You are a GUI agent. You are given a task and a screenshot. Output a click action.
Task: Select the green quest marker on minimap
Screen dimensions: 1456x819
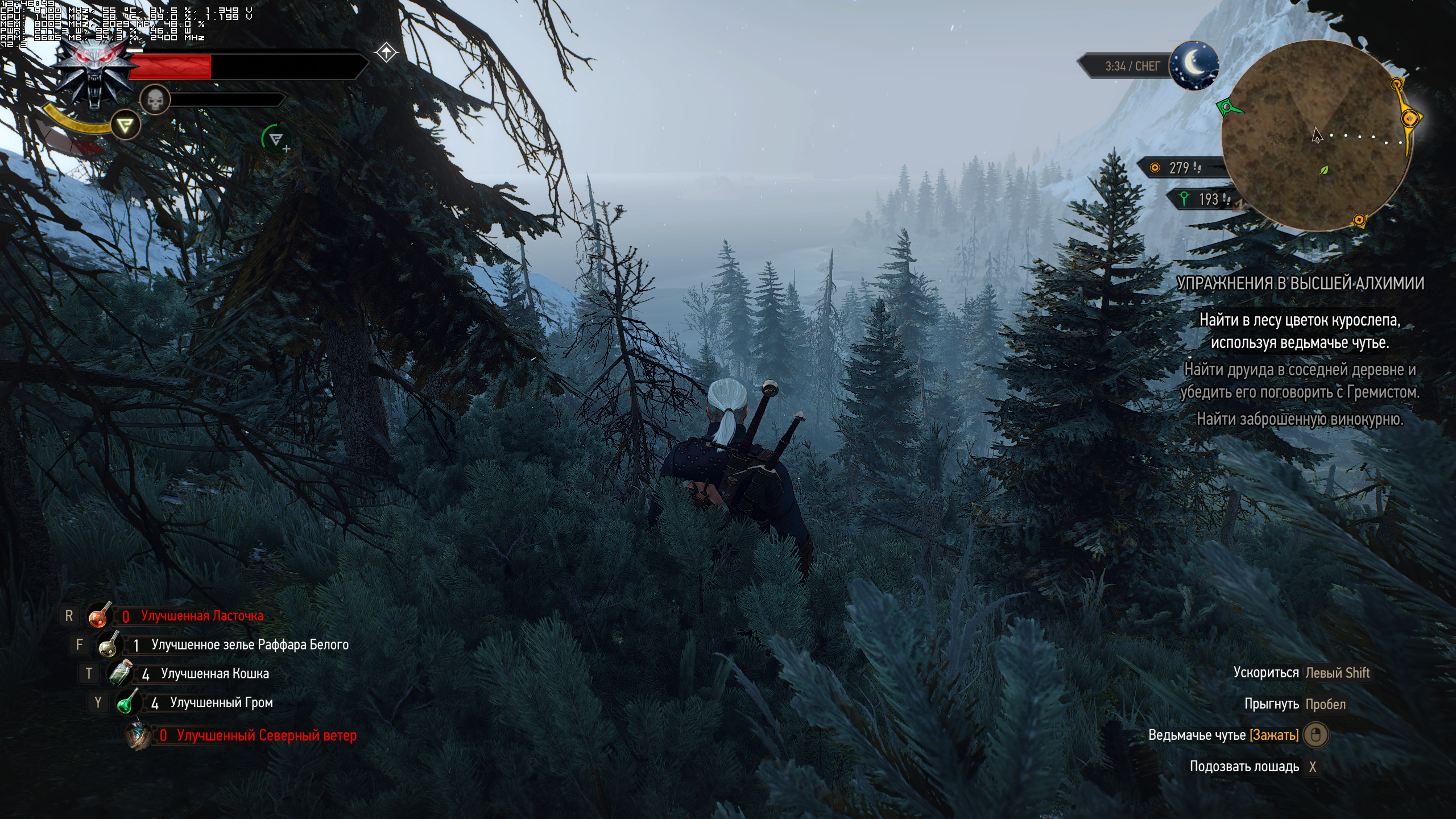pos(1227,106)
